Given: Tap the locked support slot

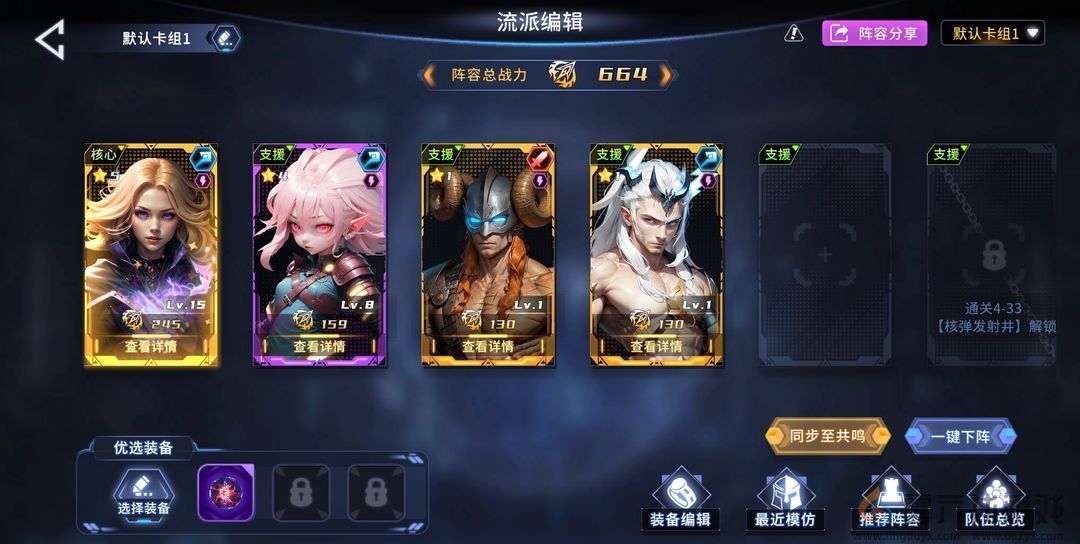Looking at the screenshot, I should [x=992, y=256].
